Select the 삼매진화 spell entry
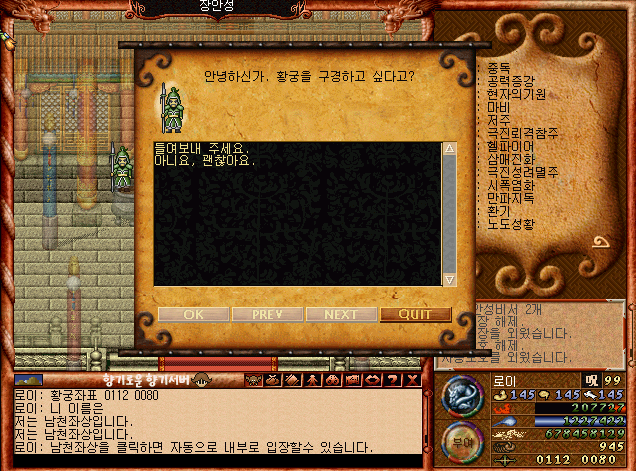 click(510, 160)
